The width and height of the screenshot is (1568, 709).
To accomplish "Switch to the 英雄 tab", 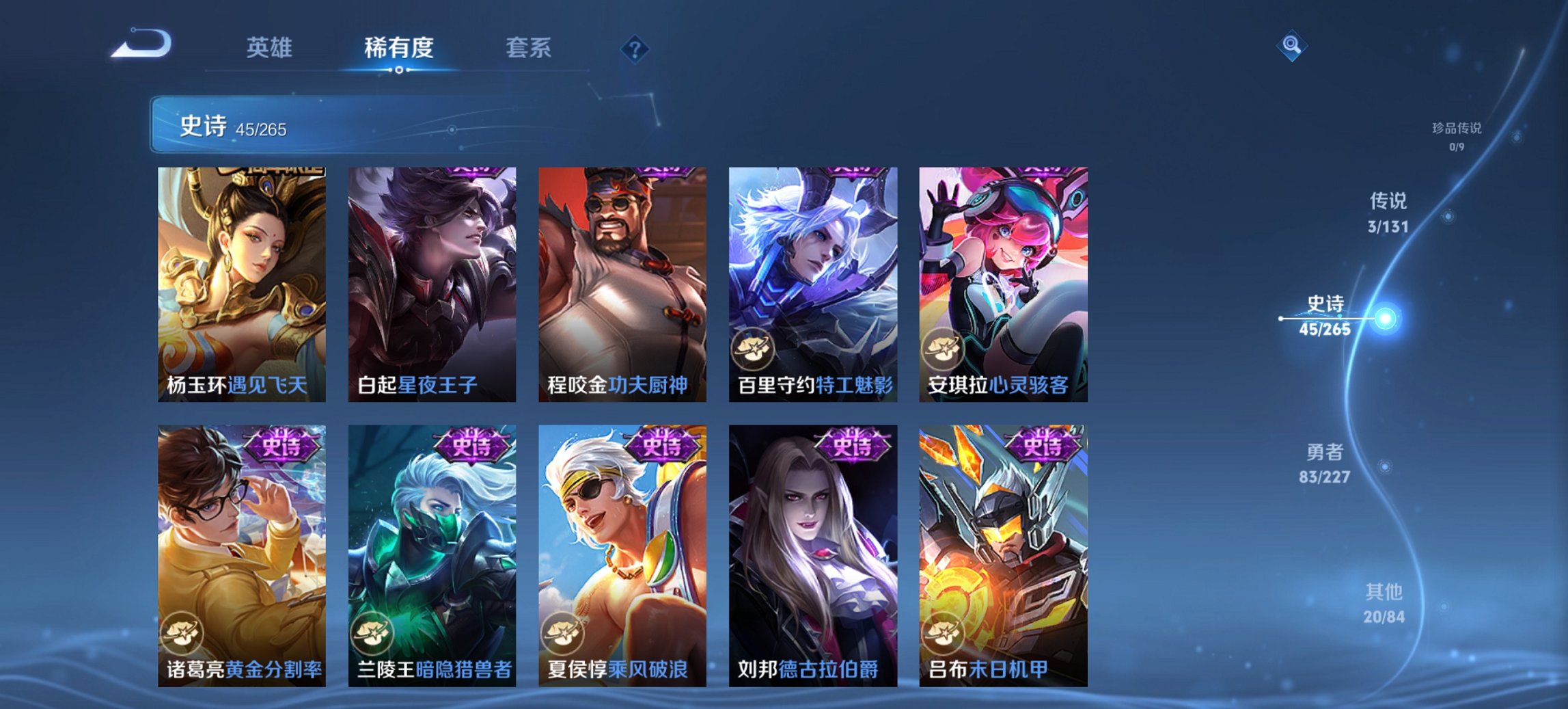I will coord(271,49).
